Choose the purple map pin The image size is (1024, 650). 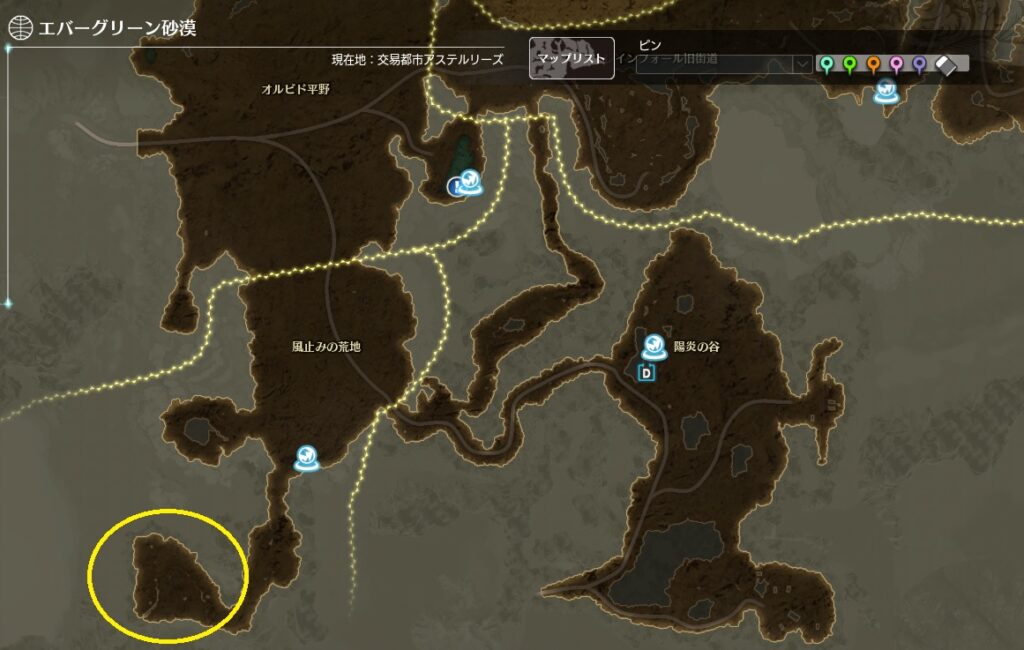[x=919, y=64]
